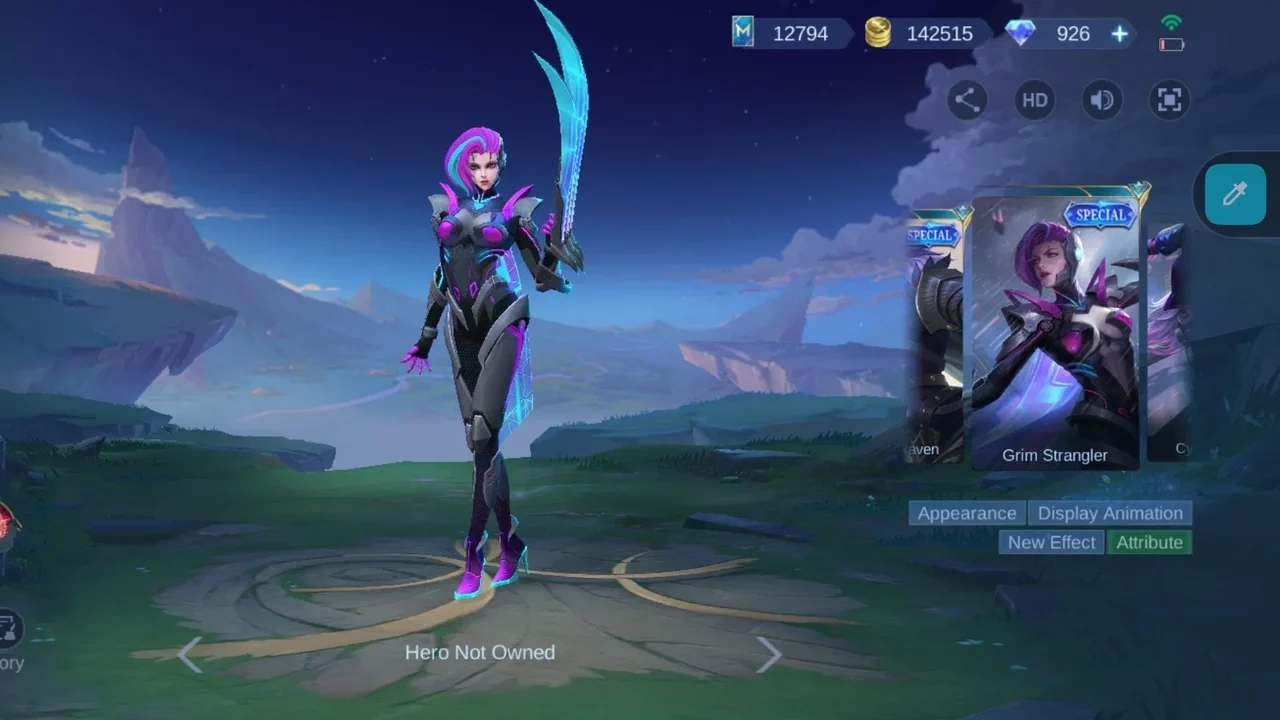Open the color dropper paint button
The image size is (1280, 720).
click(x=1235, y=194)
